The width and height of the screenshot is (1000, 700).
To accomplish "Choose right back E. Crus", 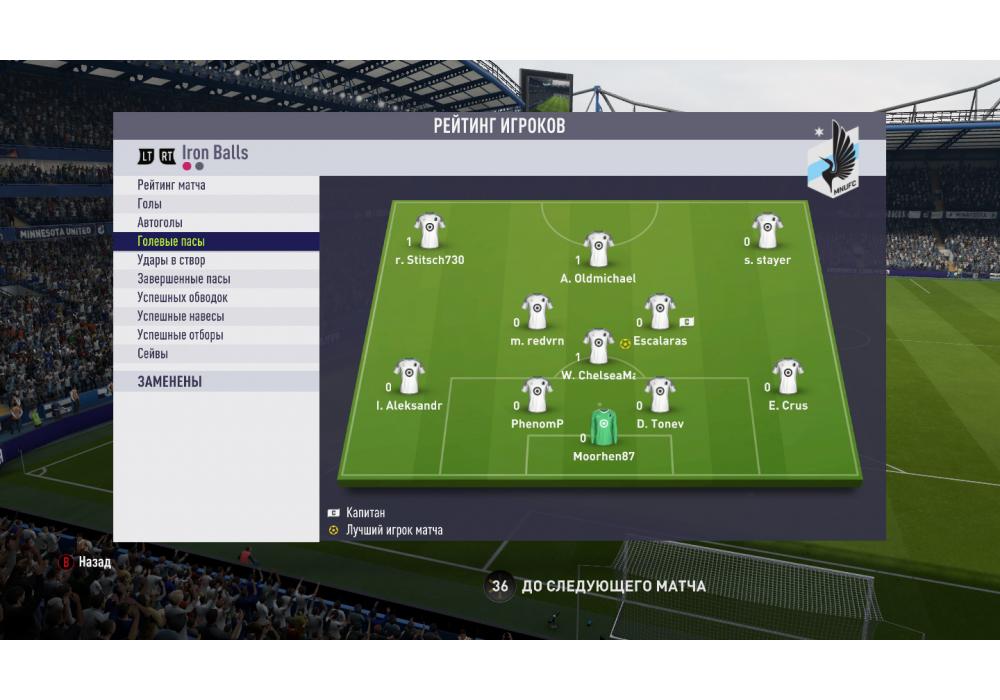I will click(x=787, y=377).
